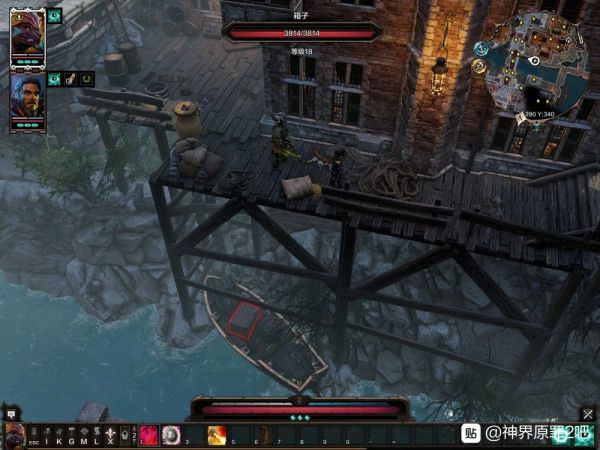Activate the fire skill in hotbar

[x=216, y=435]
